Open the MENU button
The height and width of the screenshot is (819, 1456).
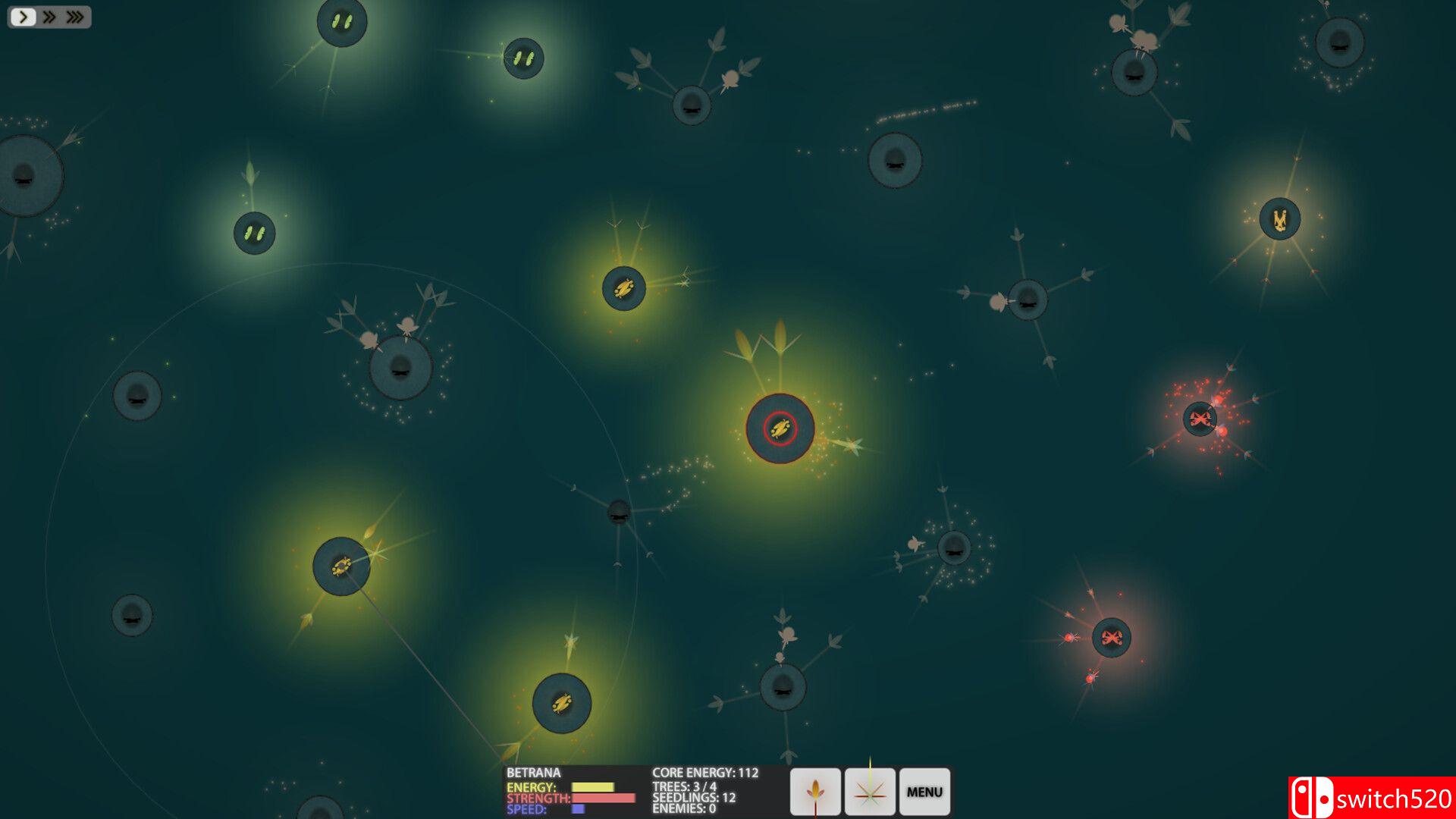pos(924,791)
